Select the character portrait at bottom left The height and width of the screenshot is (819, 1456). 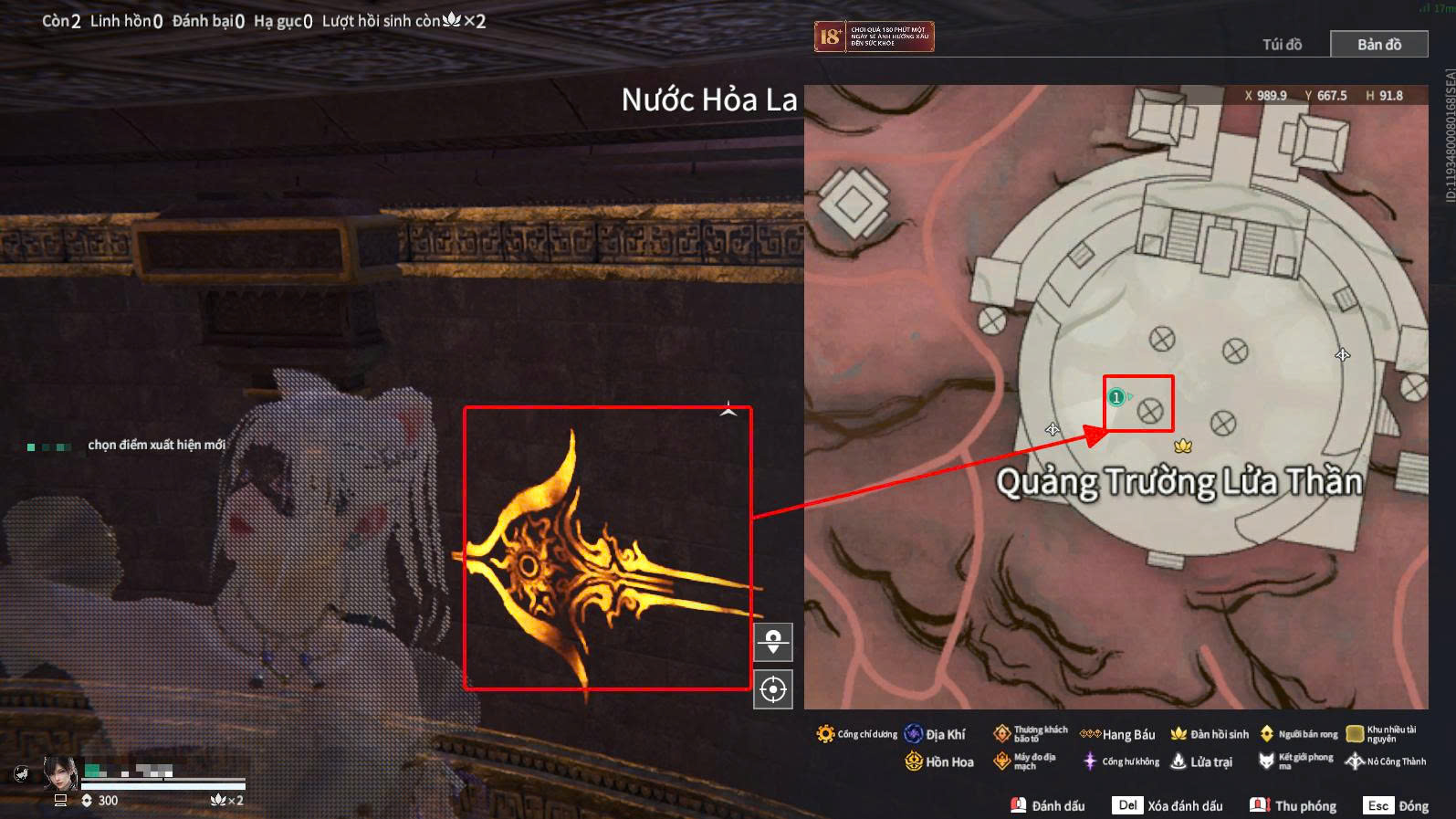pos(60,773)
